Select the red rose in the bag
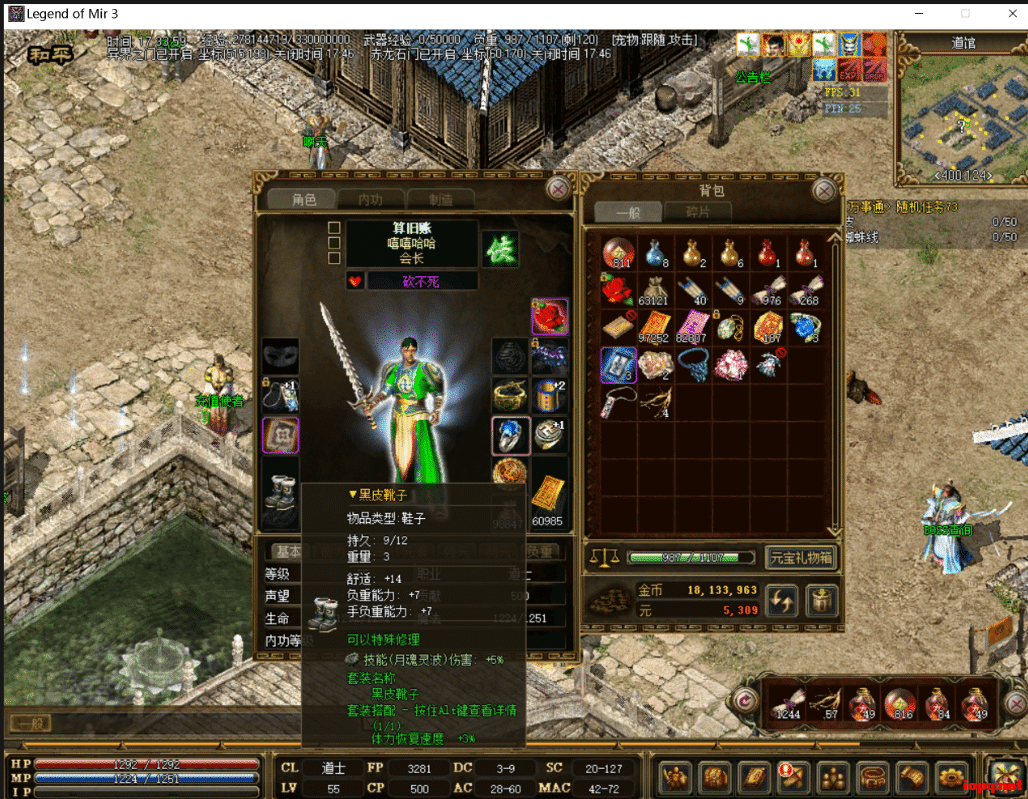Screen dimensions: 1028x799 tap(617, 290)
